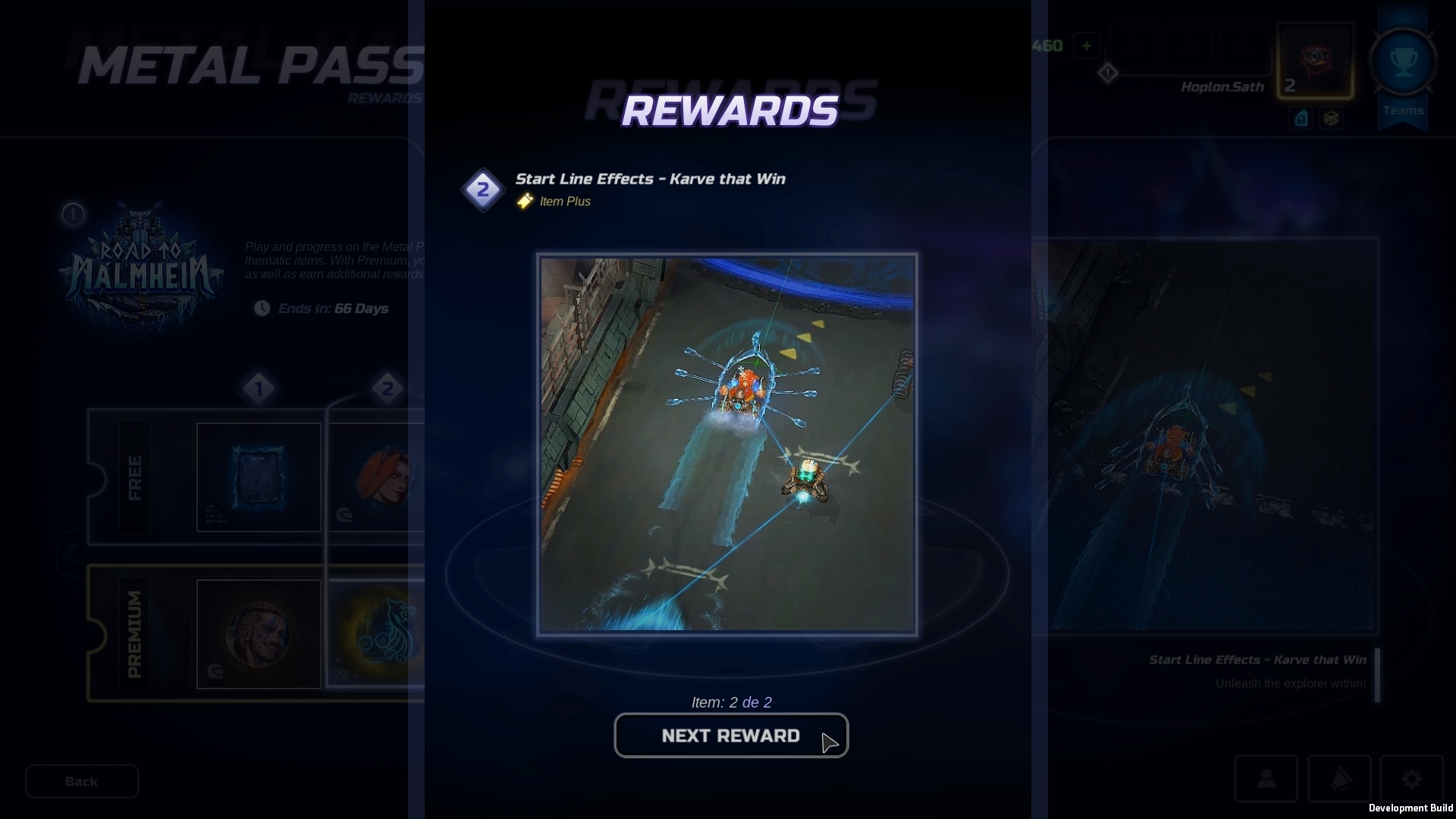Click the currency plus icon near 460
The height and width of the screenshot is (819, 1456).
click(x=1087, y=45)
